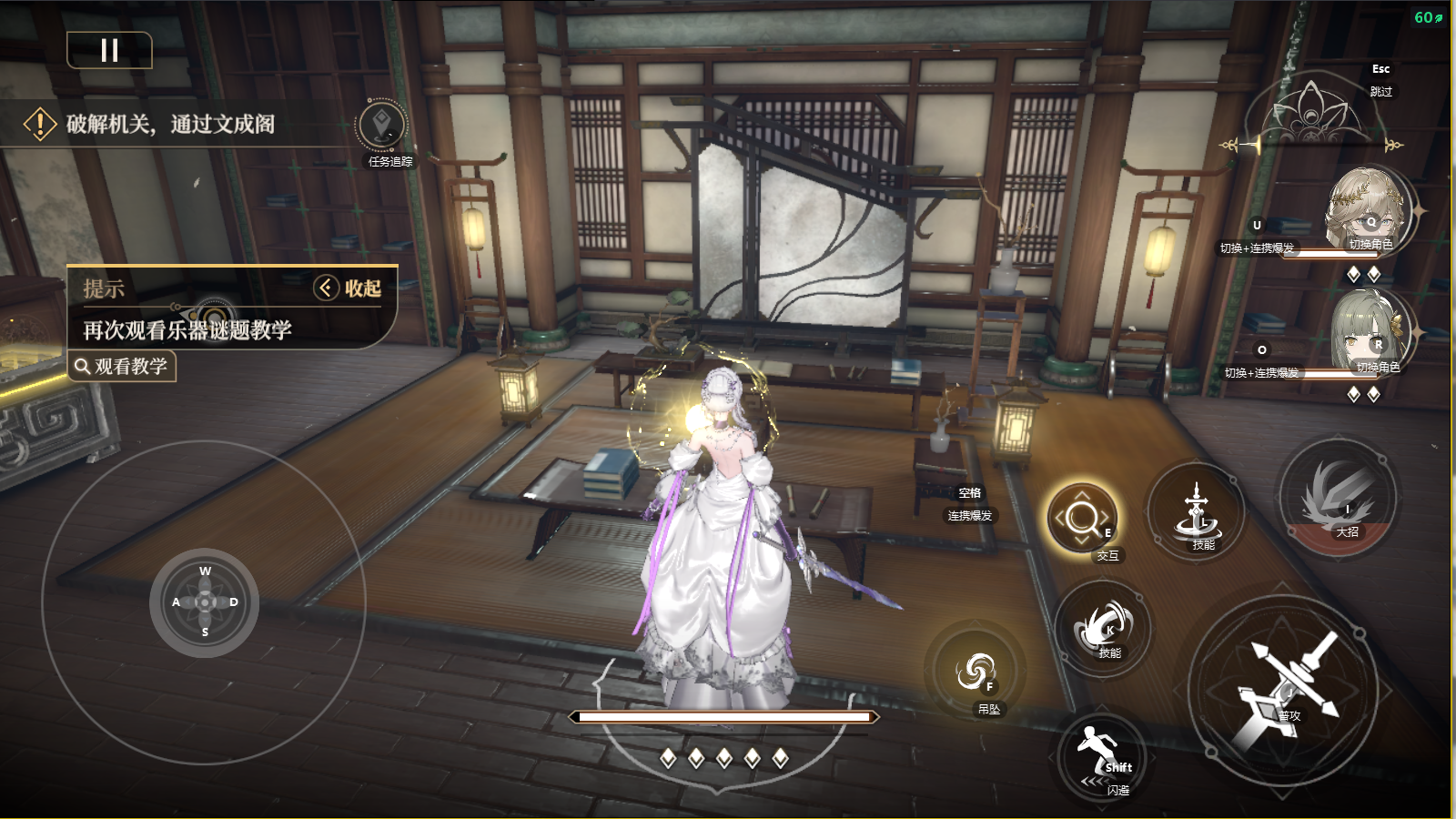Switch to the blonde character portrait
The height and width of the screenshot is (819, 1456).
pos(1367,211)
